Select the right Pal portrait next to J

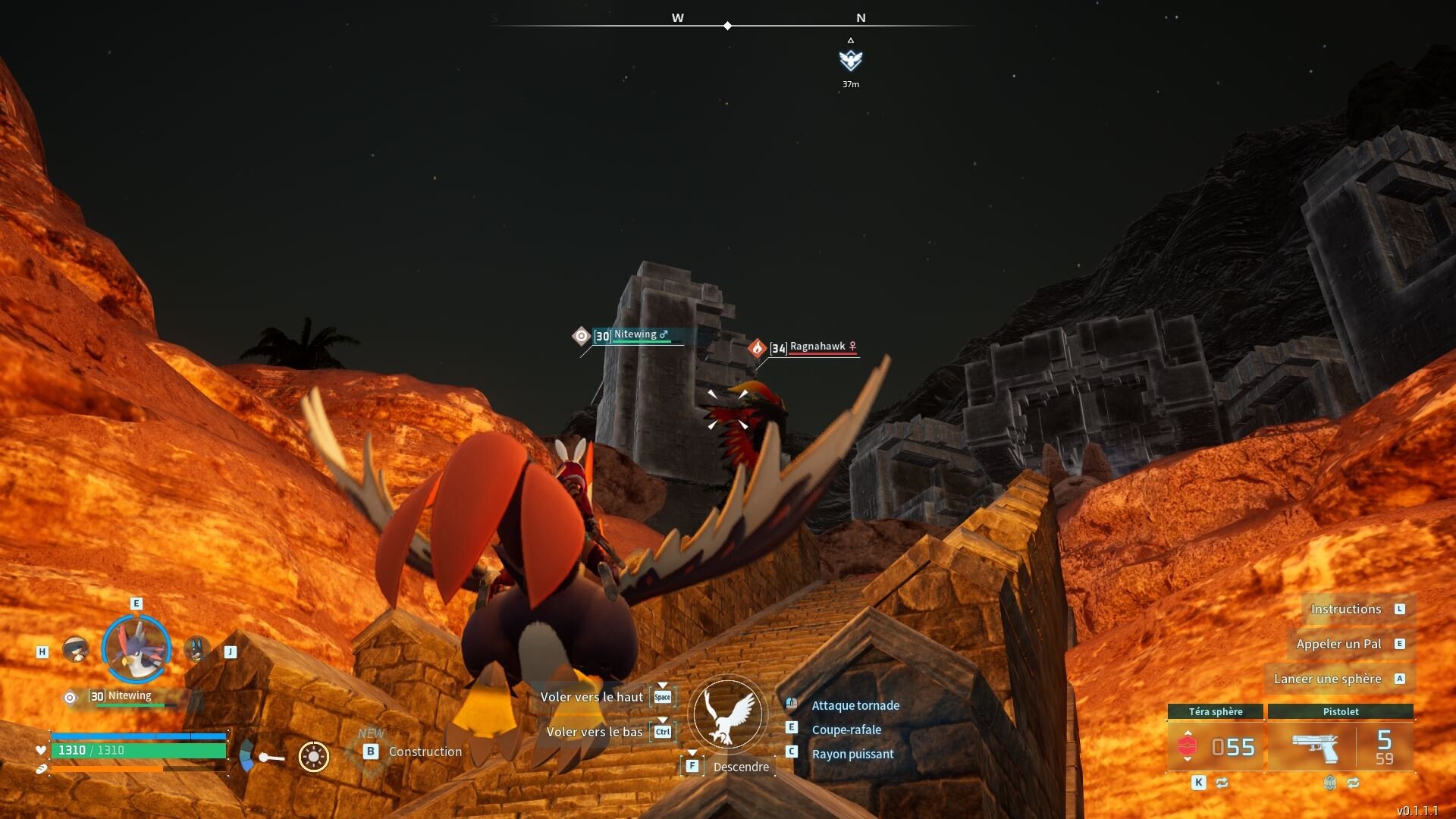(197, 648)
